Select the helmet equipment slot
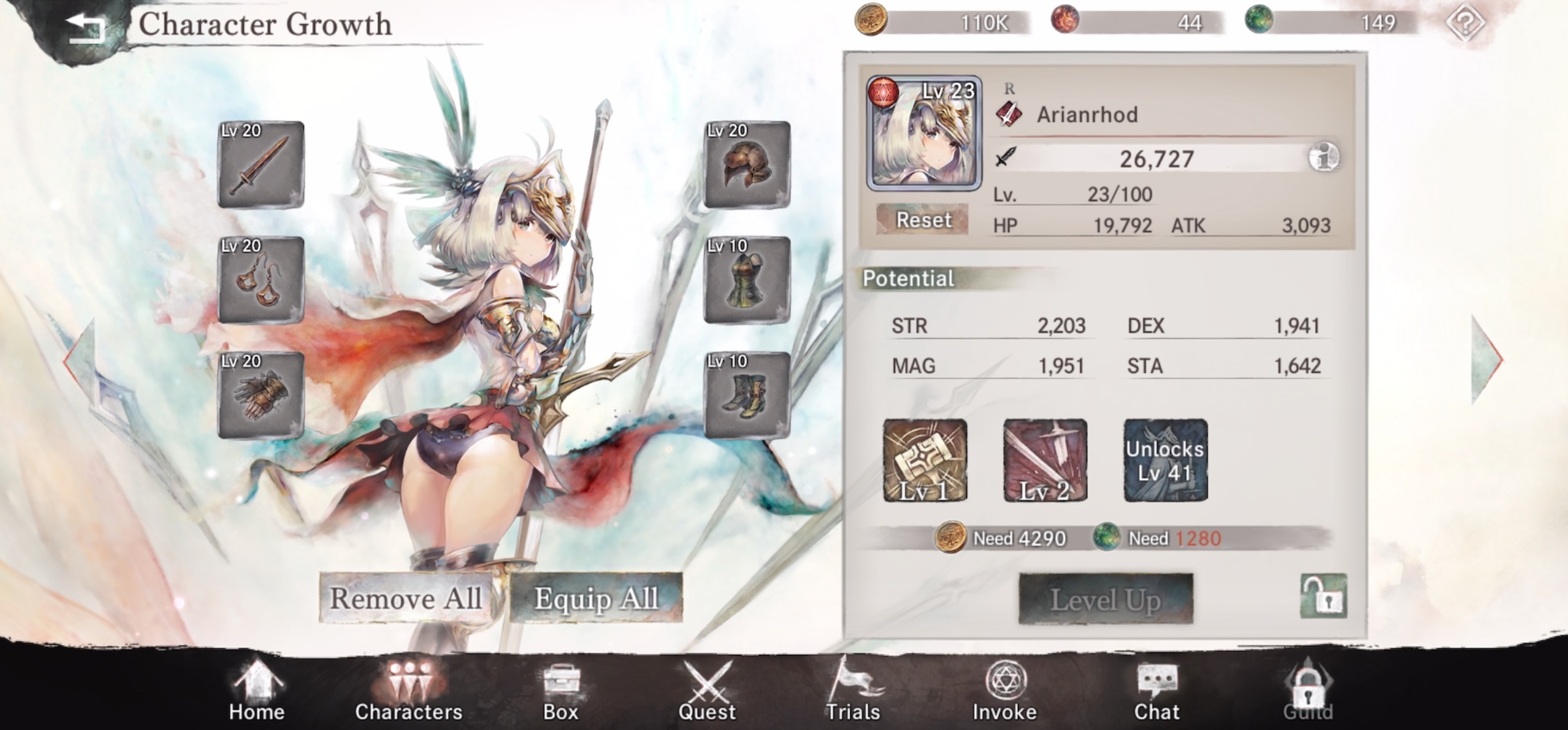This screenshot has height=730, width=1568. click(x=747, y=165)
